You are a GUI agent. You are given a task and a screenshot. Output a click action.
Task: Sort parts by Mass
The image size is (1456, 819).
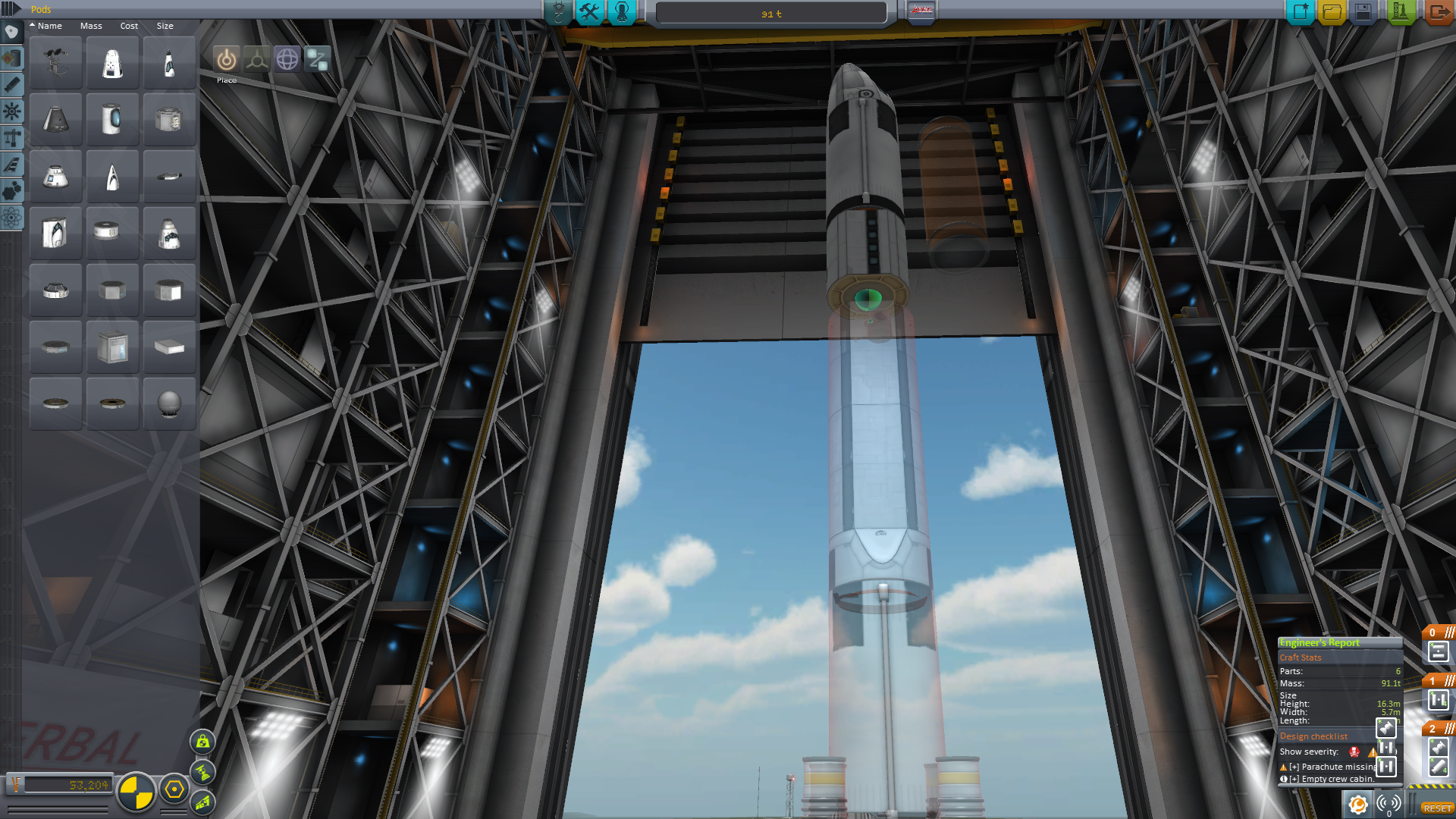[91, 26]
